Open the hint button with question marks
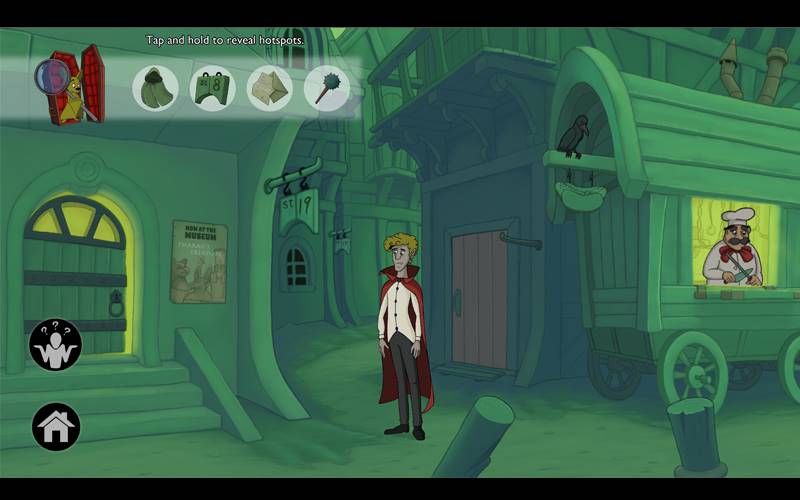Viewport: 800px width, 500px height. click(x=55, y=345)
